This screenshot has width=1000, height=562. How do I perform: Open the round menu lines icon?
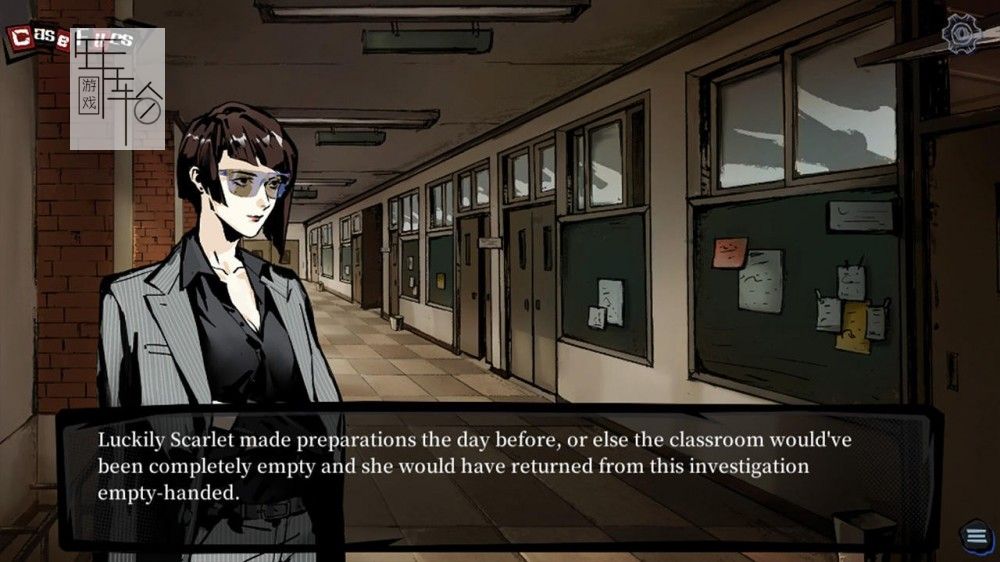click(975, 535)
